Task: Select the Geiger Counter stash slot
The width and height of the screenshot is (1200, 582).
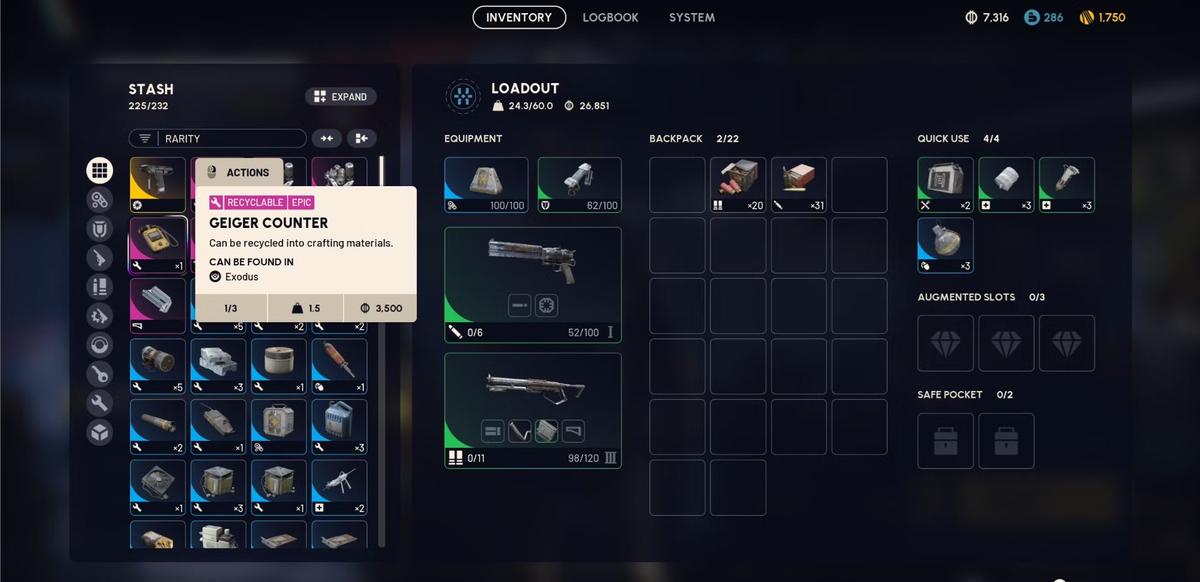Action: tap(158, 245)
